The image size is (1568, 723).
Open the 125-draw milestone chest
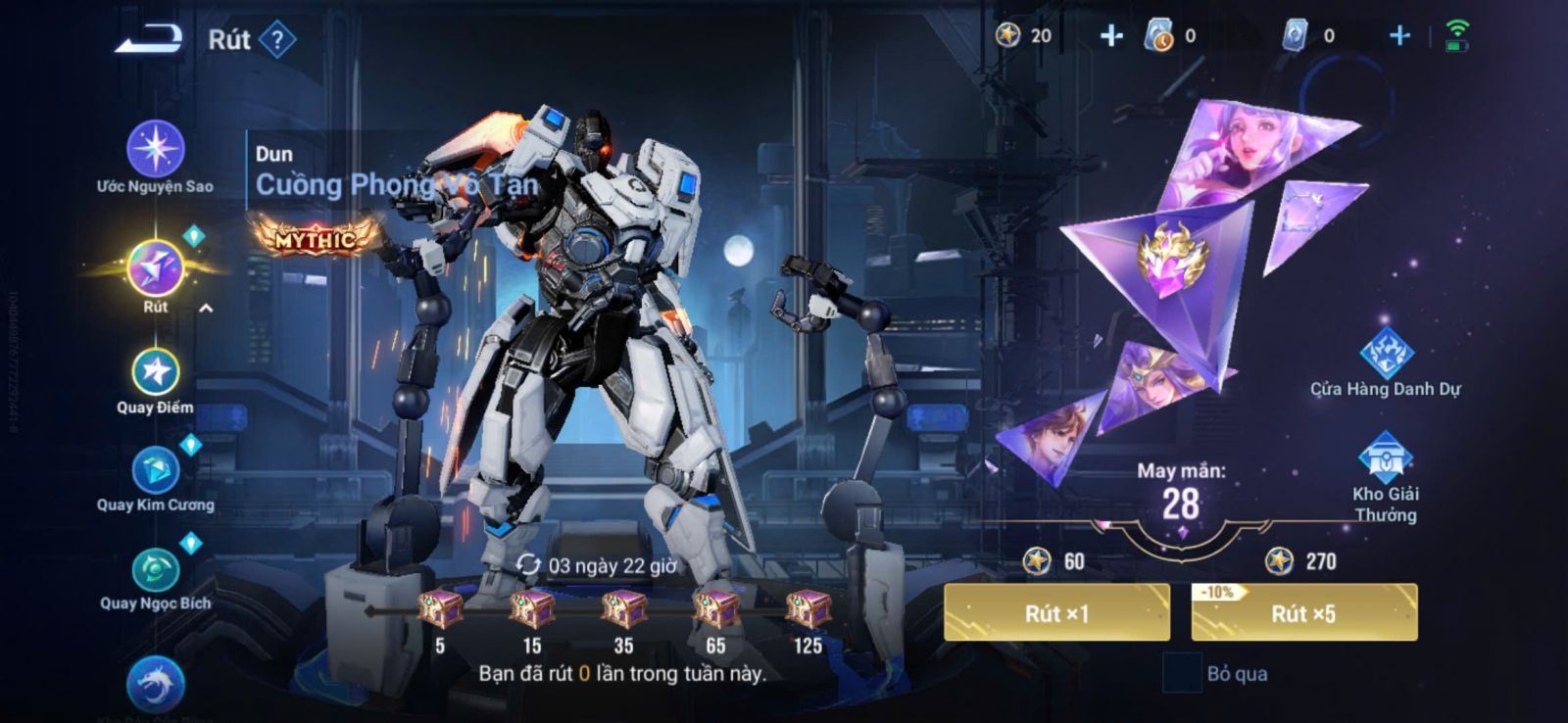[808, 610]
